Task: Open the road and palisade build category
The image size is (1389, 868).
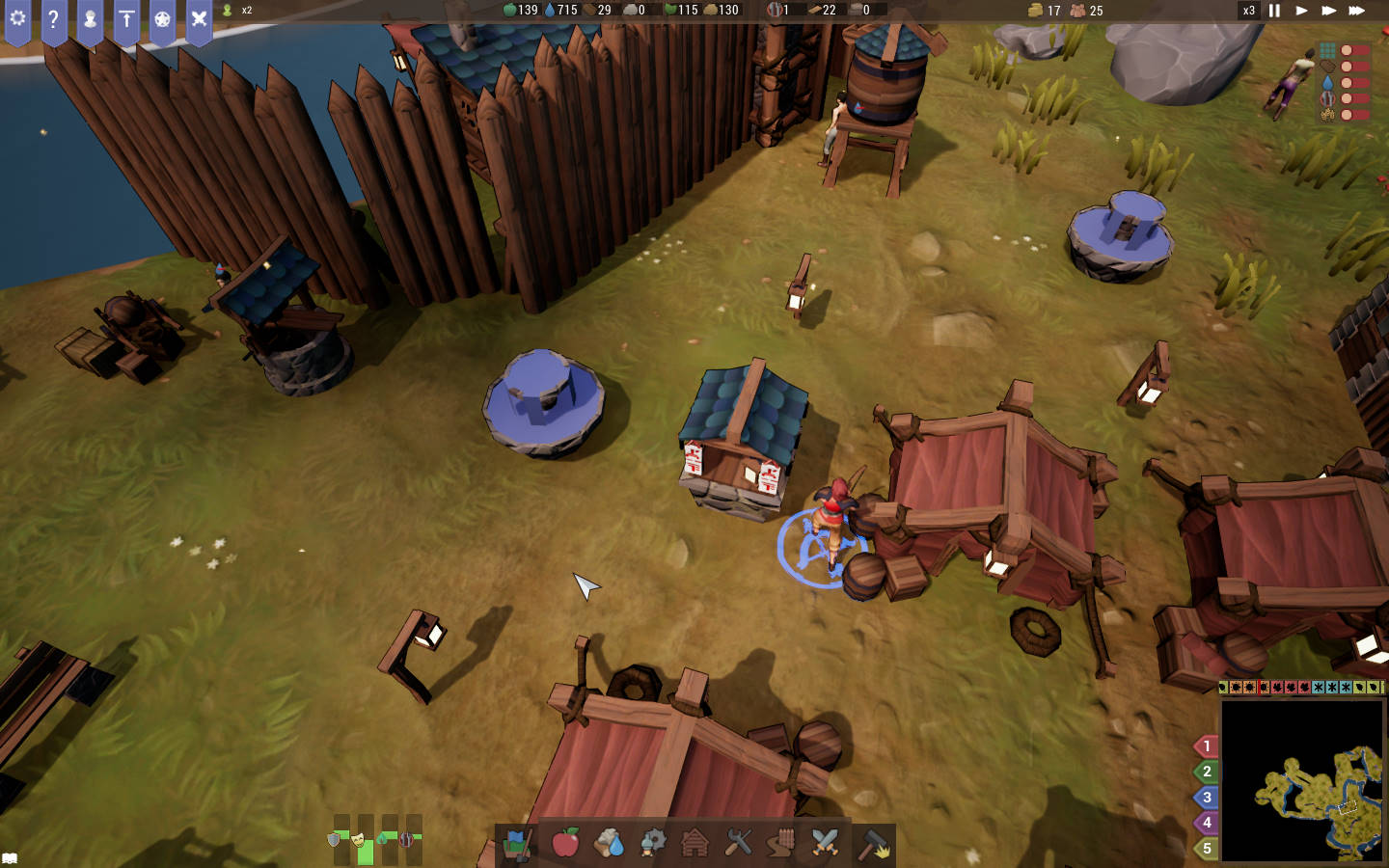Action: pos(782,843)
